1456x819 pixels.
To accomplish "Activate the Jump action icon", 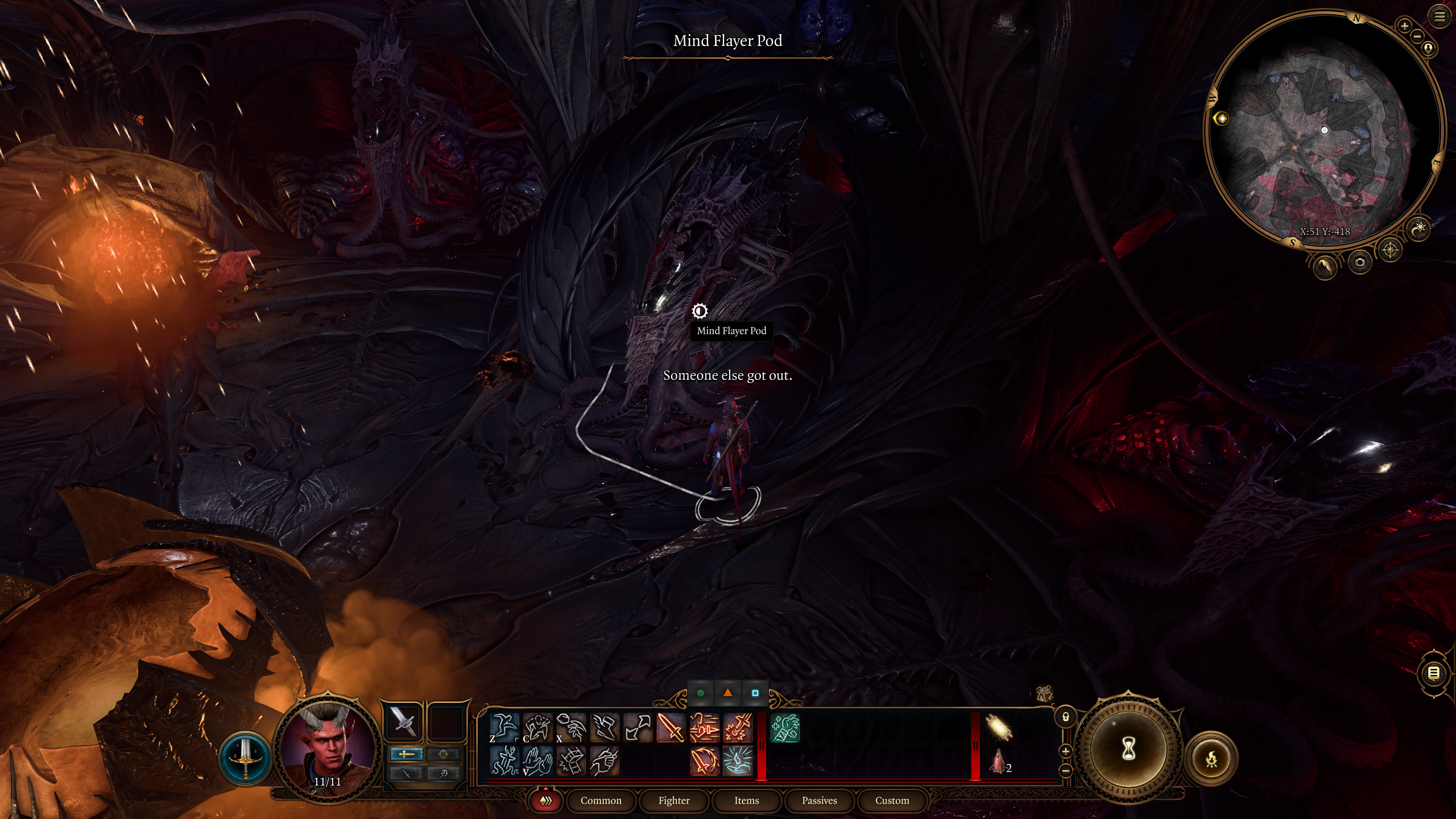I will [x=504, y=727].
